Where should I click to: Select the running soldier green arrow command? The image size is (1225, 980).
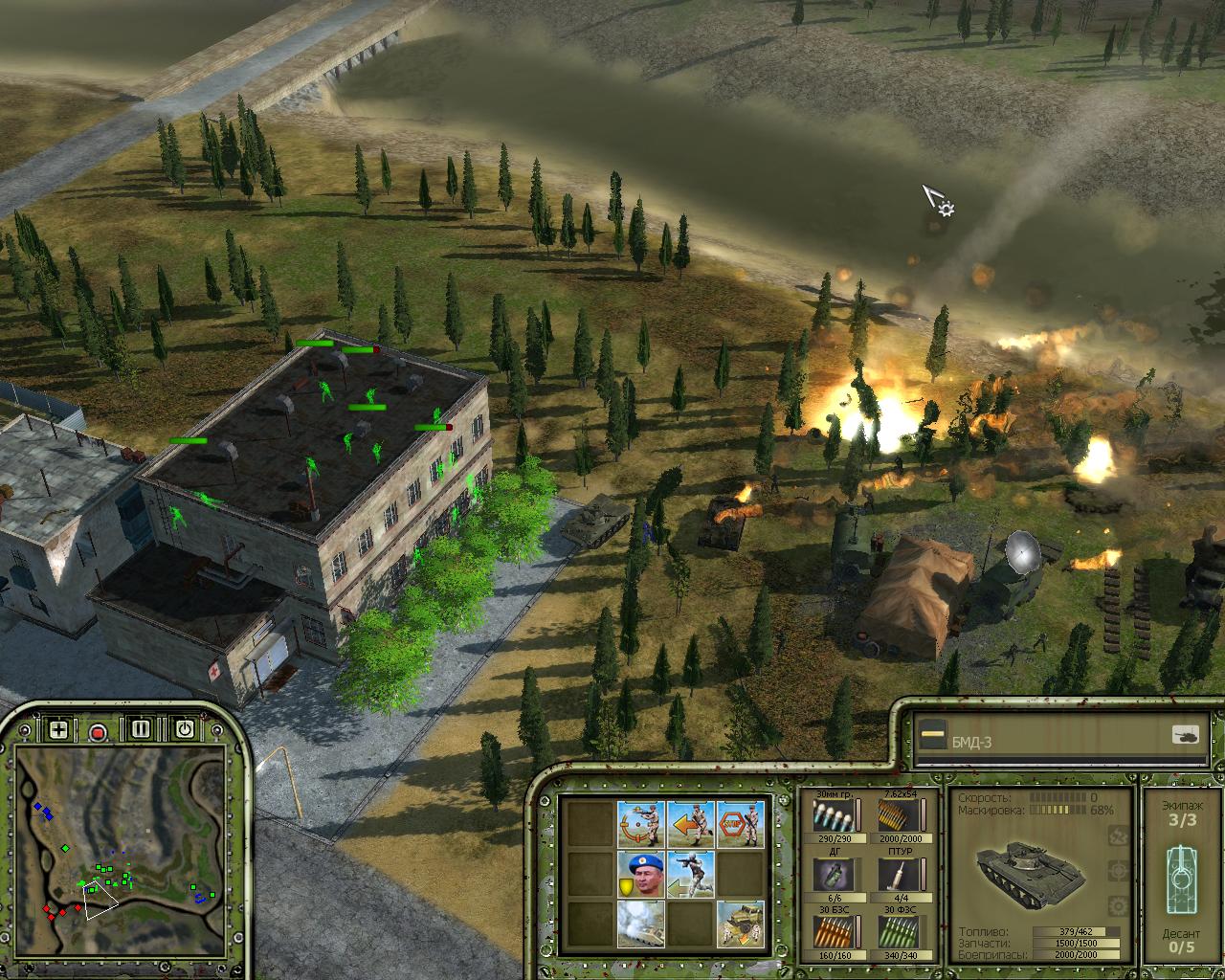(x=690, y=873)
